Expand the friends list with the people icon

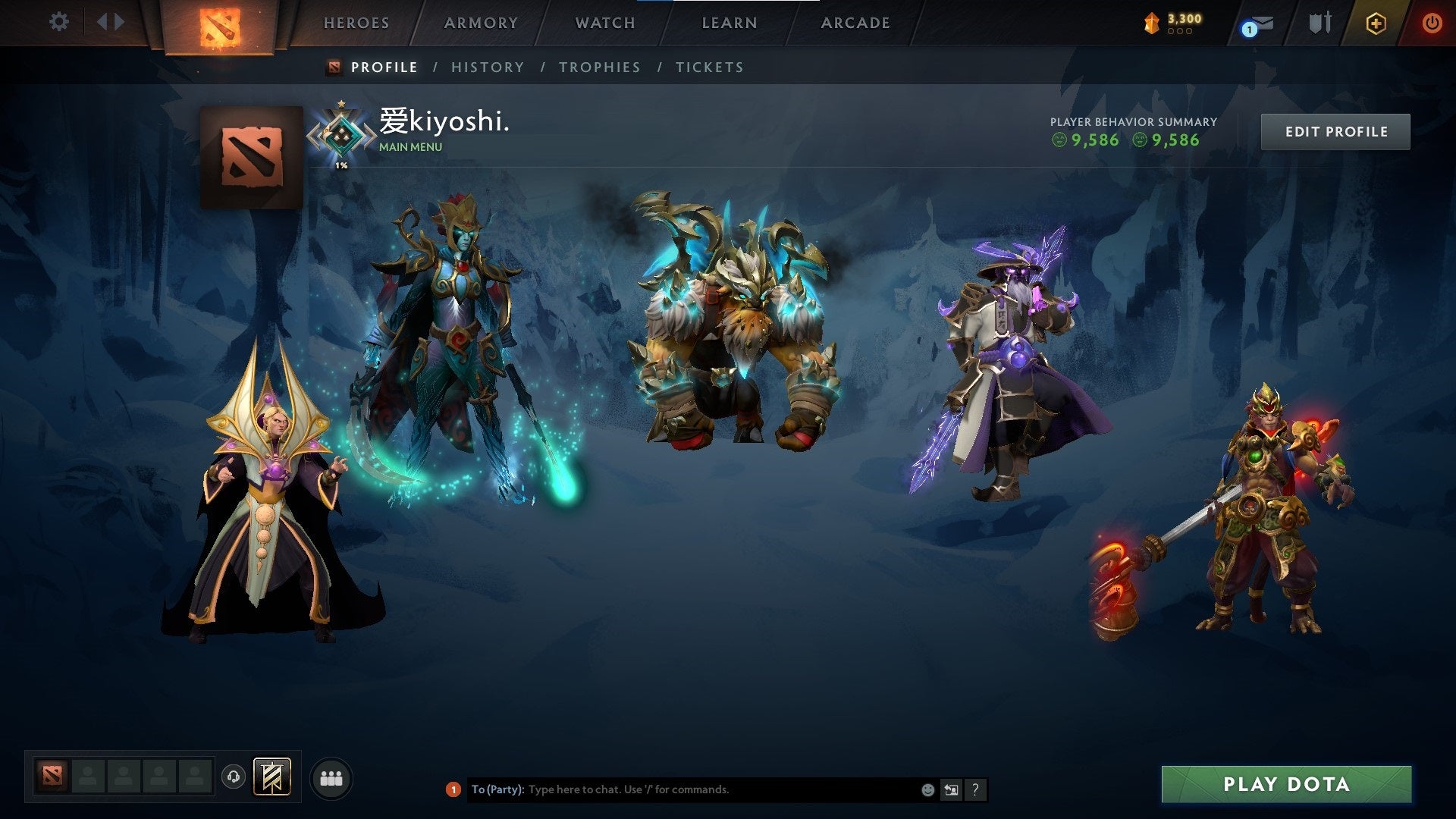(x=331, y=778)
